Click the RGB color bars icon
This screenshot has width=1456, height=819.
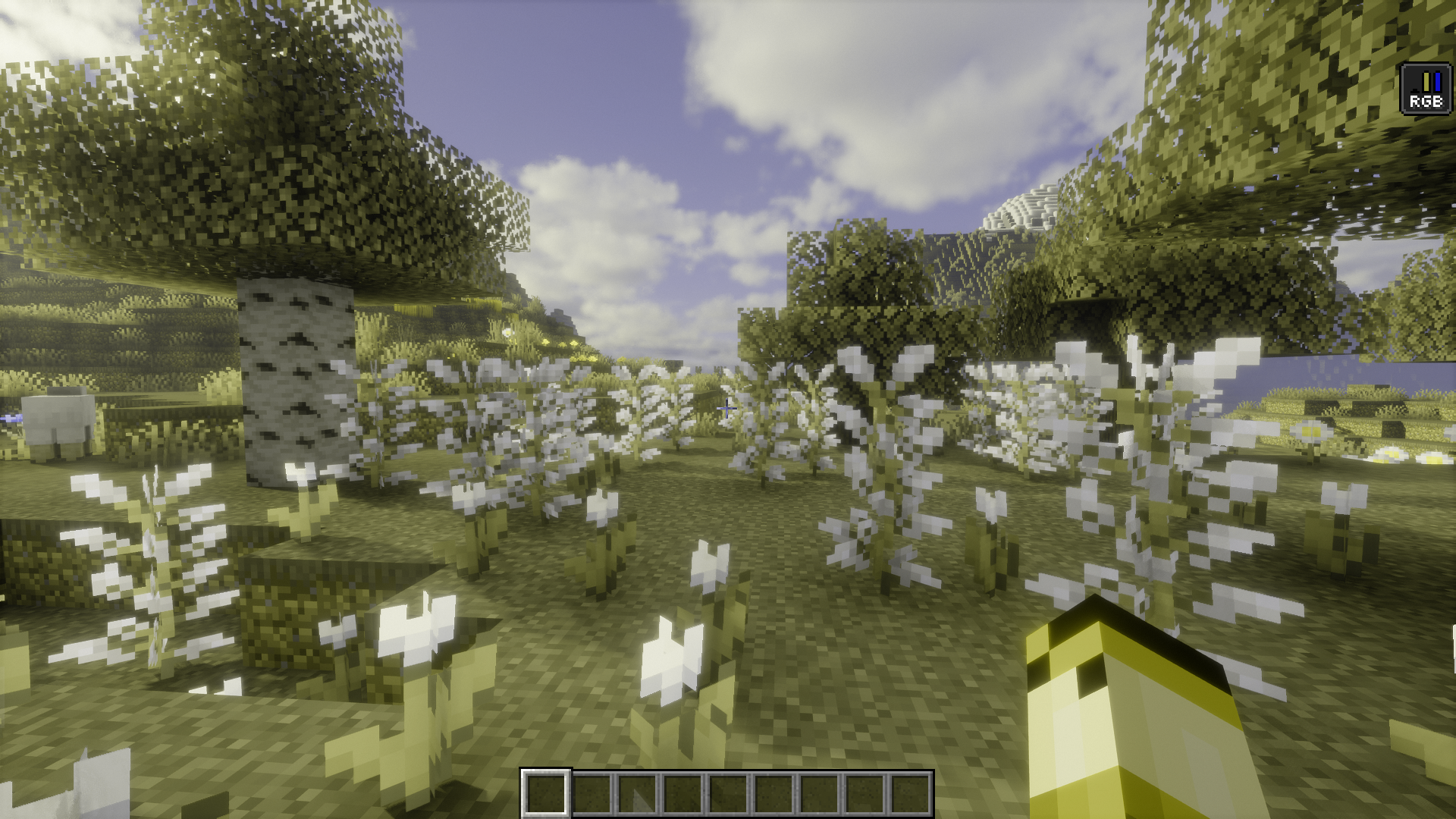1426,89
